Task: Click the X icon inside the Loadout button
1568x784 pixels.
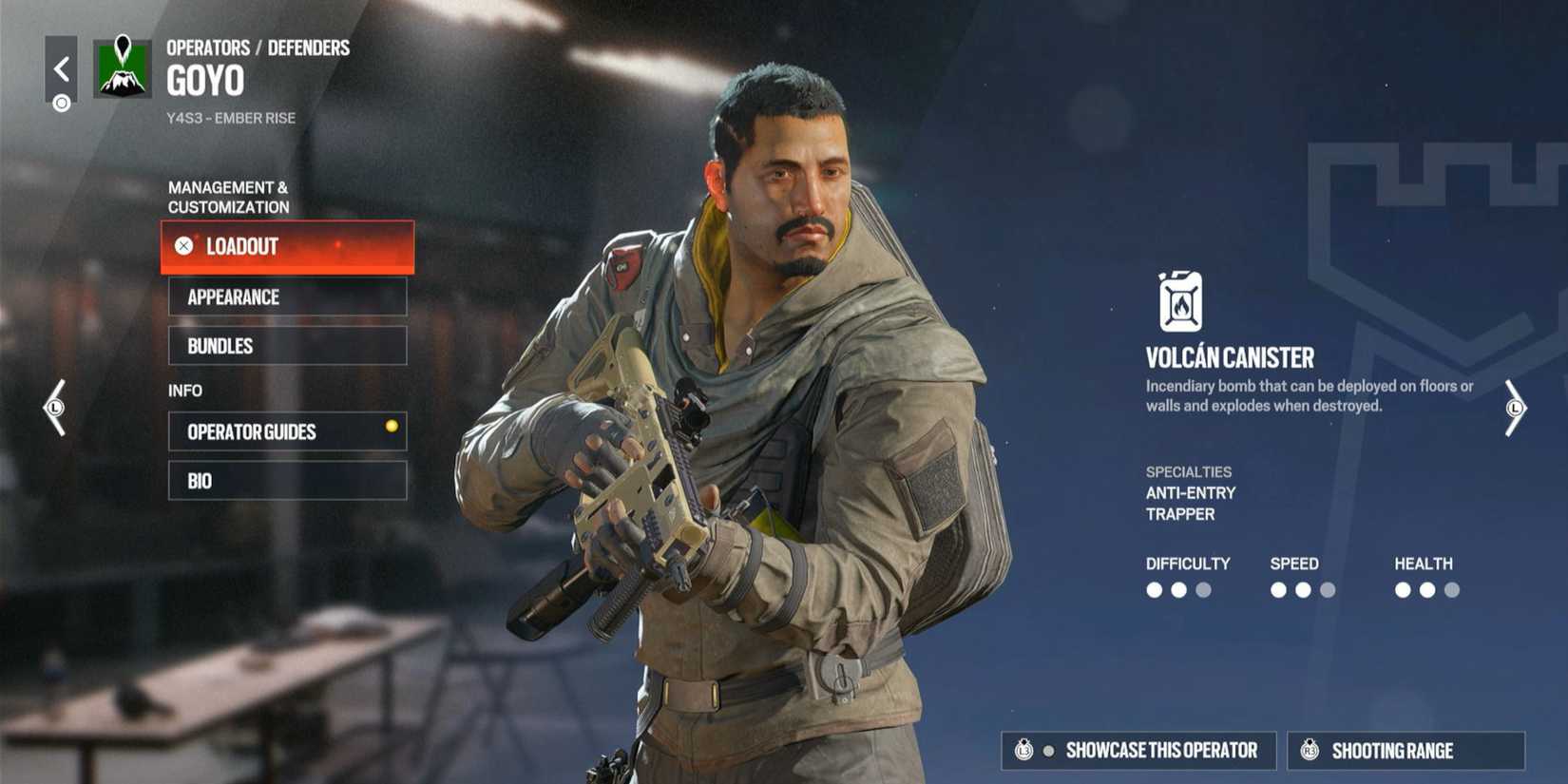Action: tap(182, 246)
